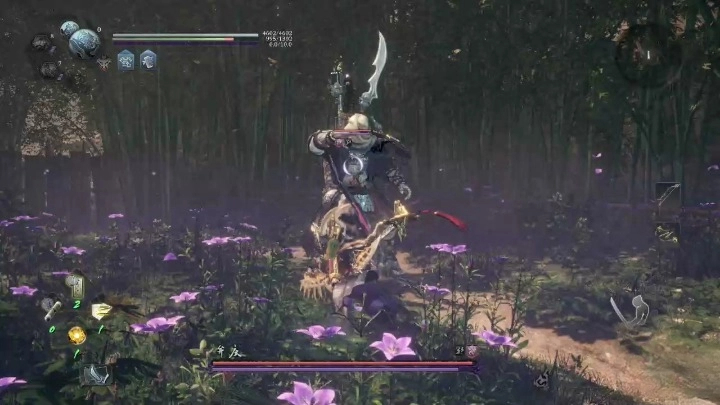Select the quick-slot set icon below the shortcuts
Image resolution: width=720 pixels, height=405 pixels.
point(95,374)
